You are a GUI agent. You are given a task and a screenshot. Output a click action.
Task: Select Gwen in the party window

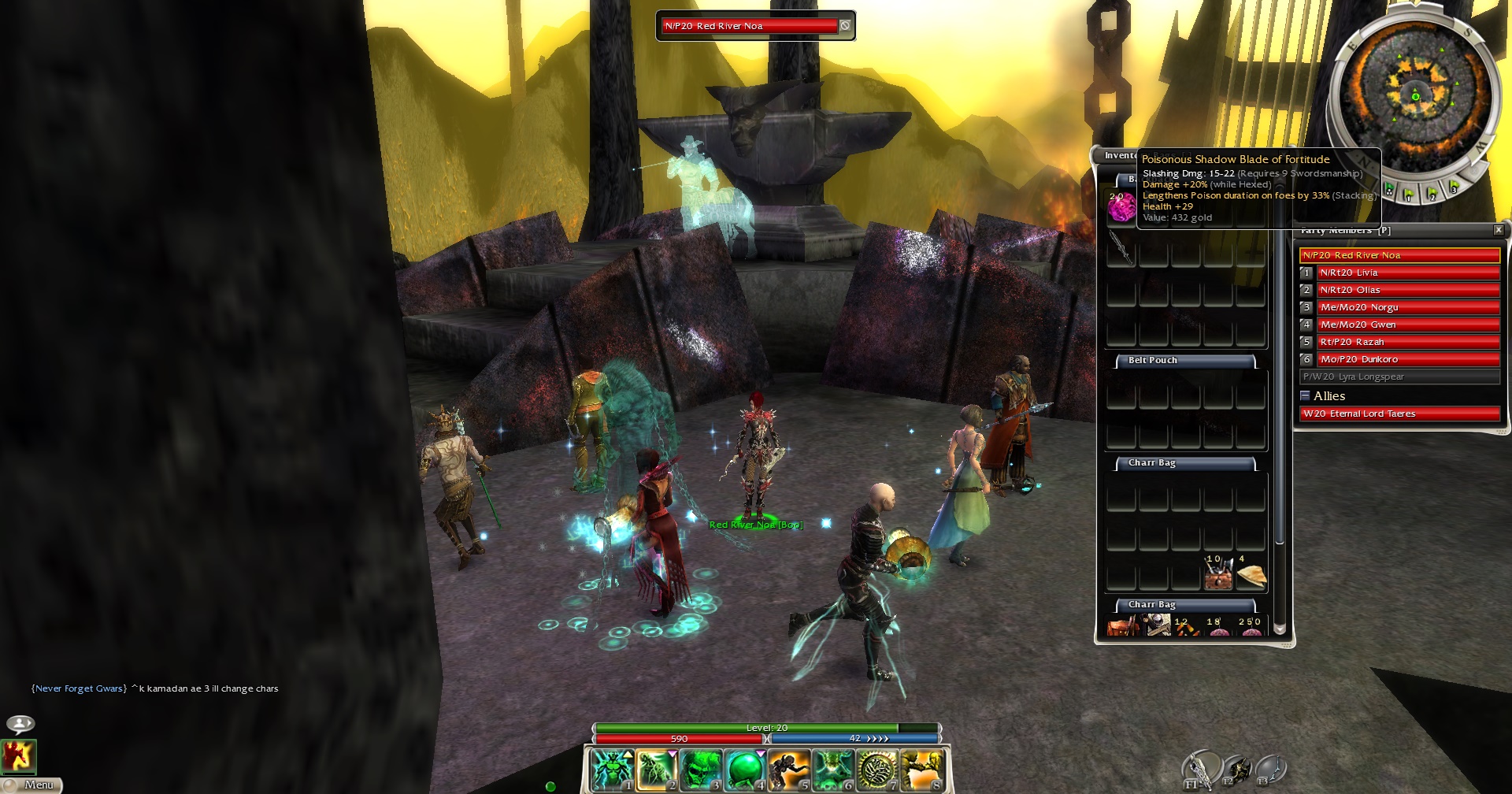click(1407, 325)
